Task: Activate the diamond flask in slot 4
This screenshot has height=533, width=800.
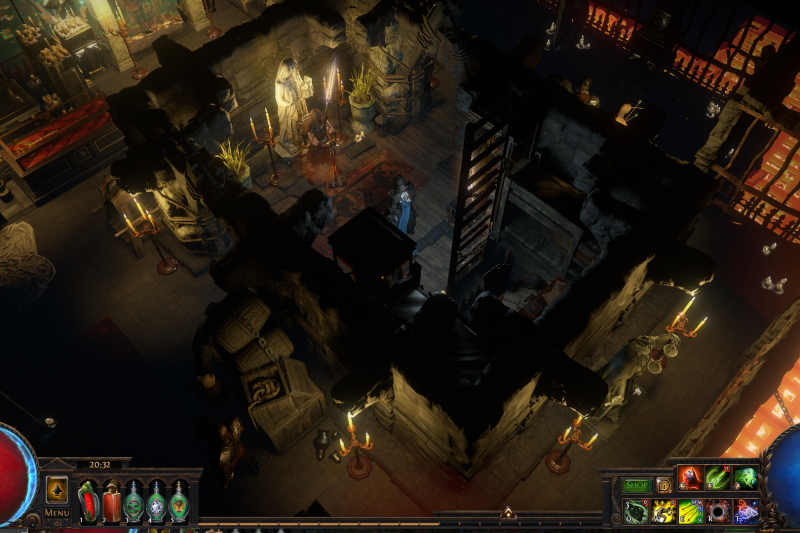Action: [156, 501]
